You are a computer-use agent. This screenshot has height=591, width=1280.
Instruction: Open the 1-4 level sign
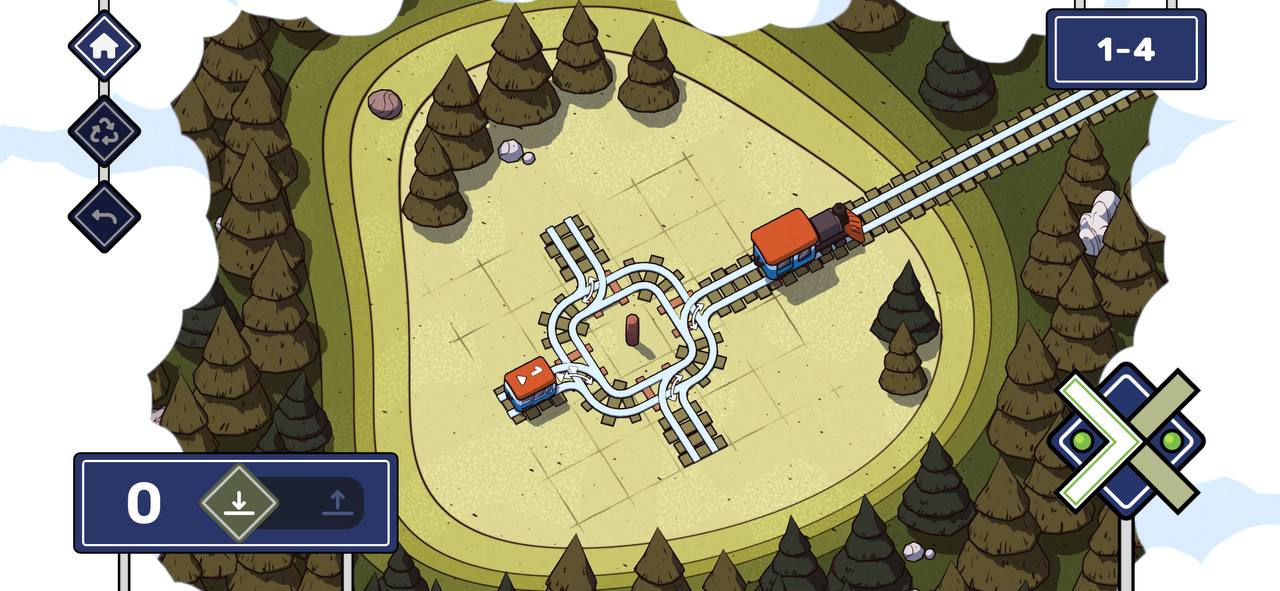pyautogui.click(x=1125, y=50)
